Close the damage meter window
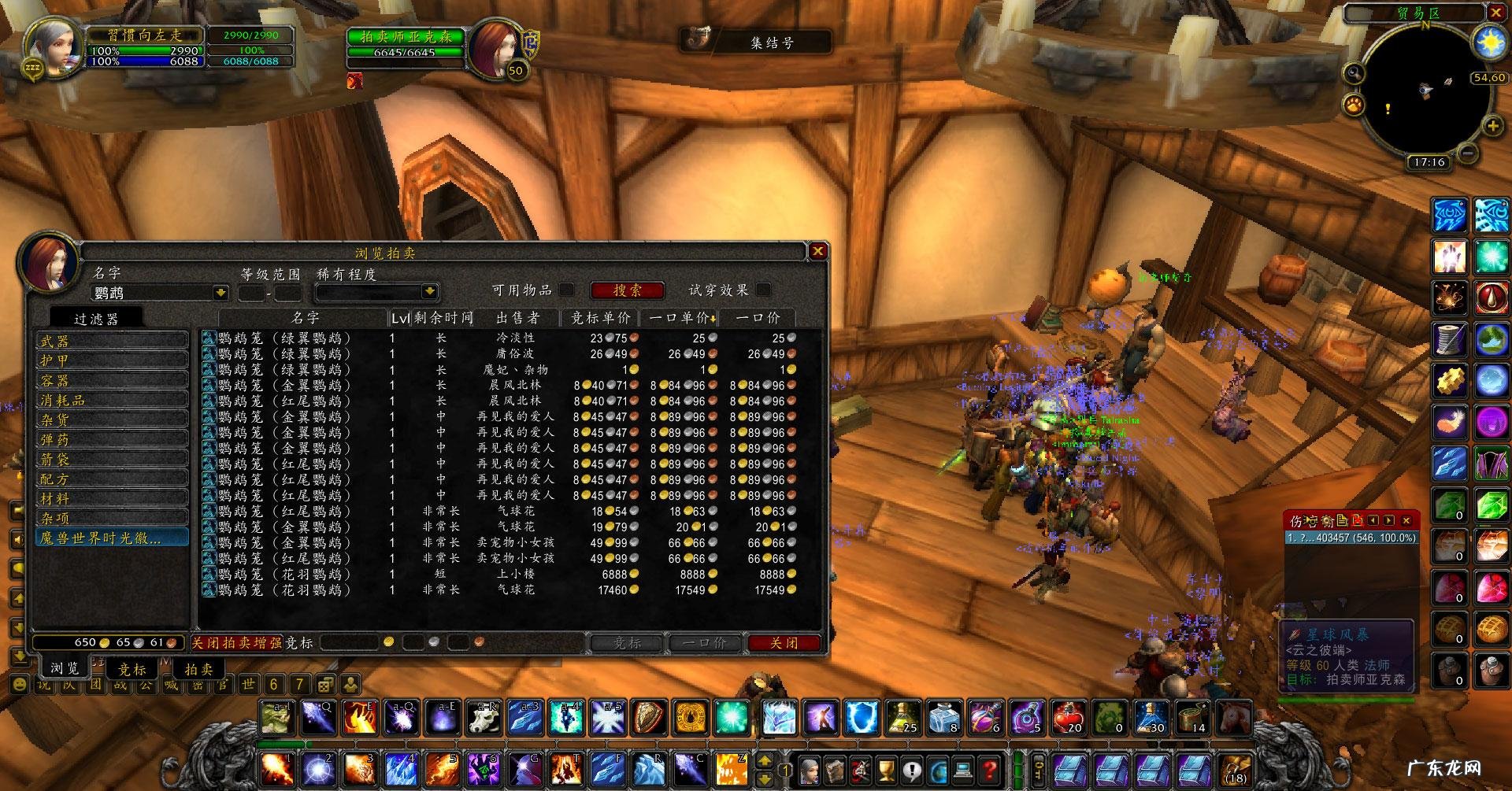 tap(1406, 520)
